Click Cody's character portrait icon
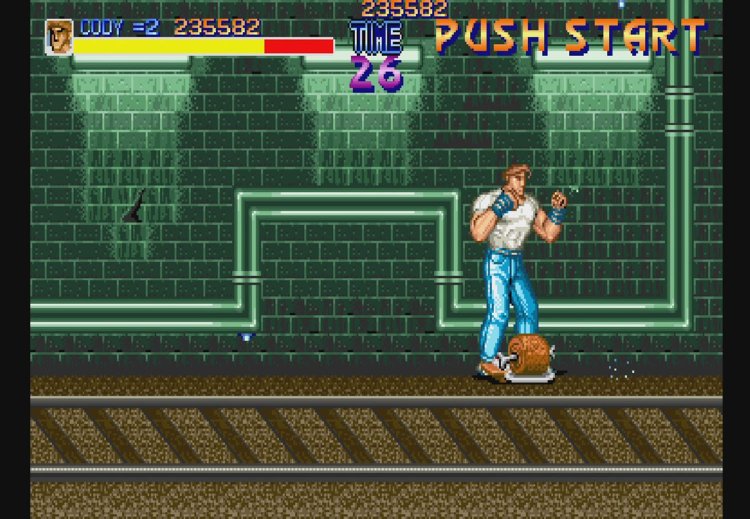 click(58, 37)
